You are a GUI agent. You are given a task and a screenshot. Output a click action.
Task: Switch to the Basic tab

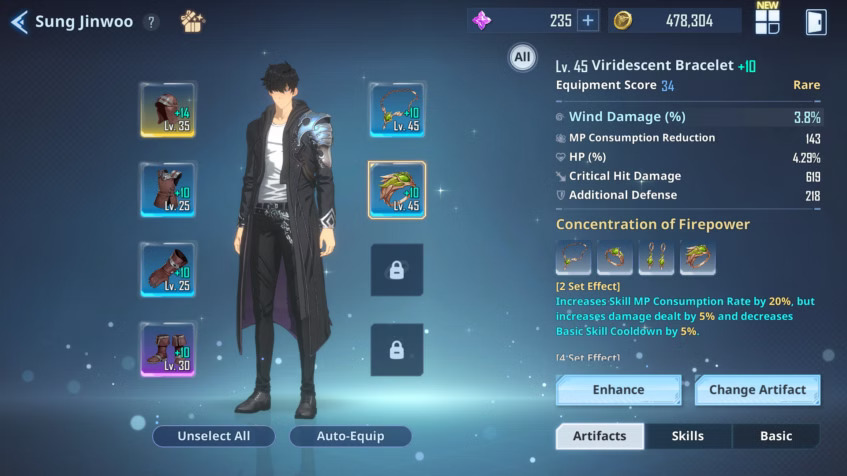click(776, 436)
